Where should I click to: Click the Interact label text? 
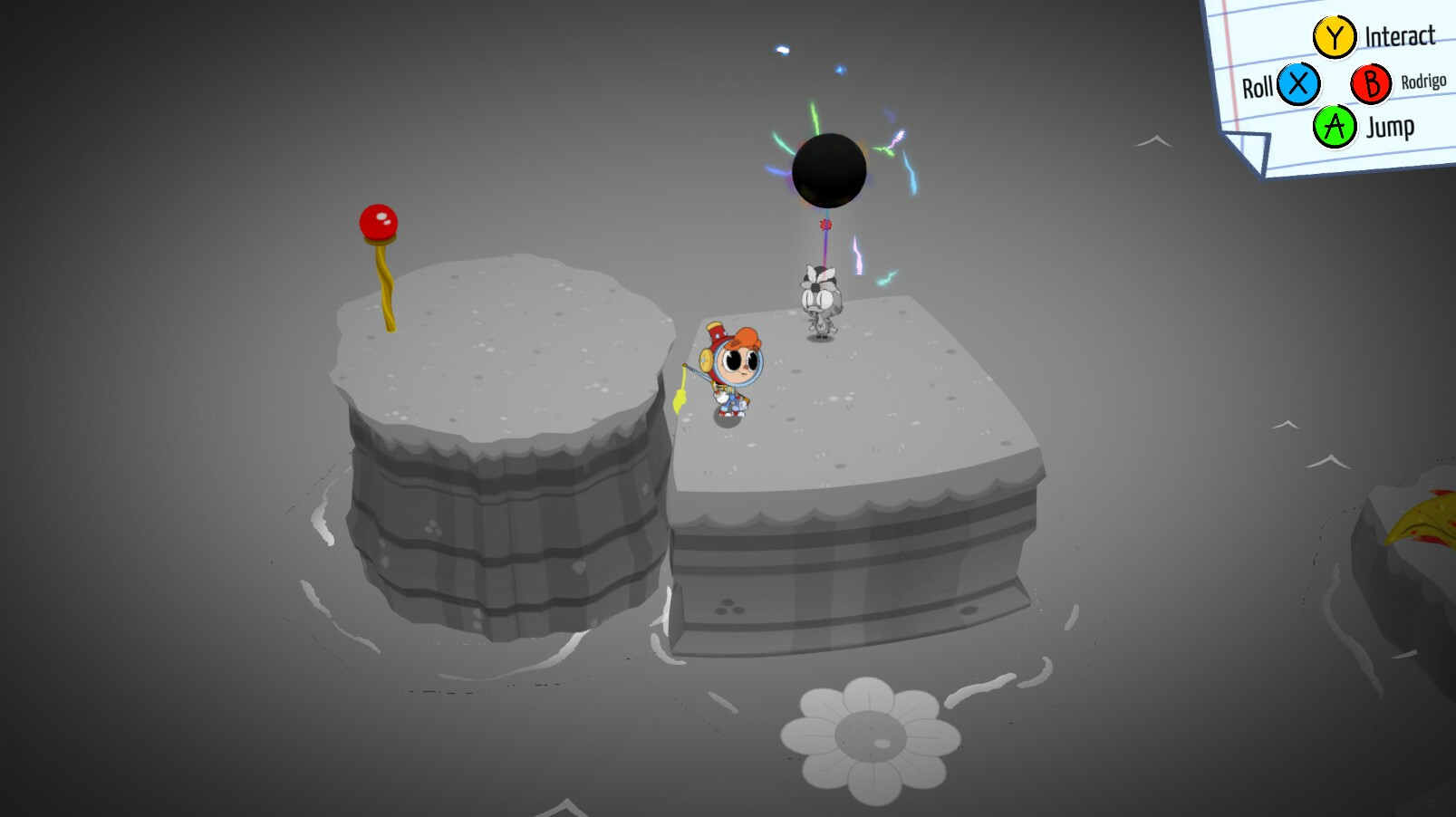[x=1400, y=36]
